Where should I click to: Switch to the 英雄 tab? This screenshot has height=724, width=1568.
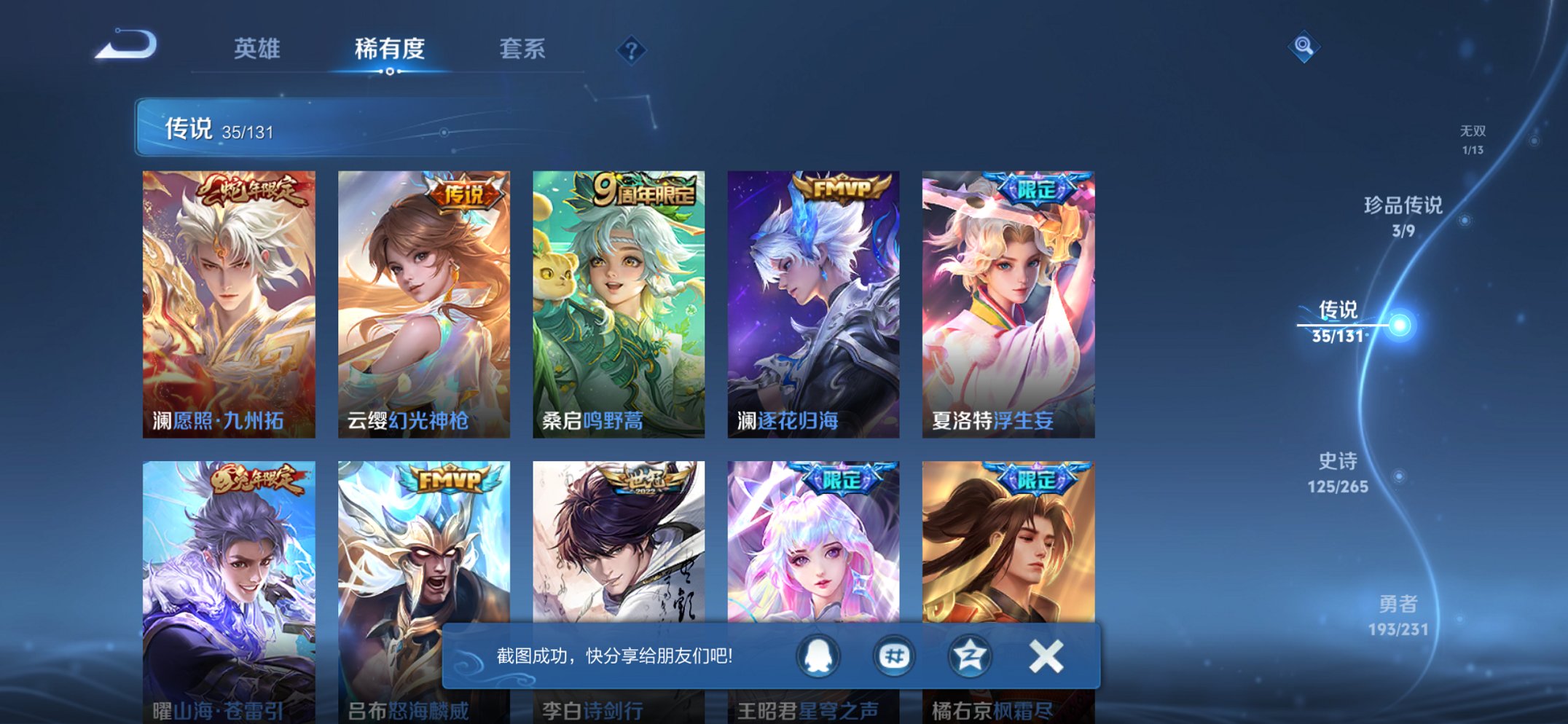click(x=256, y=50)
